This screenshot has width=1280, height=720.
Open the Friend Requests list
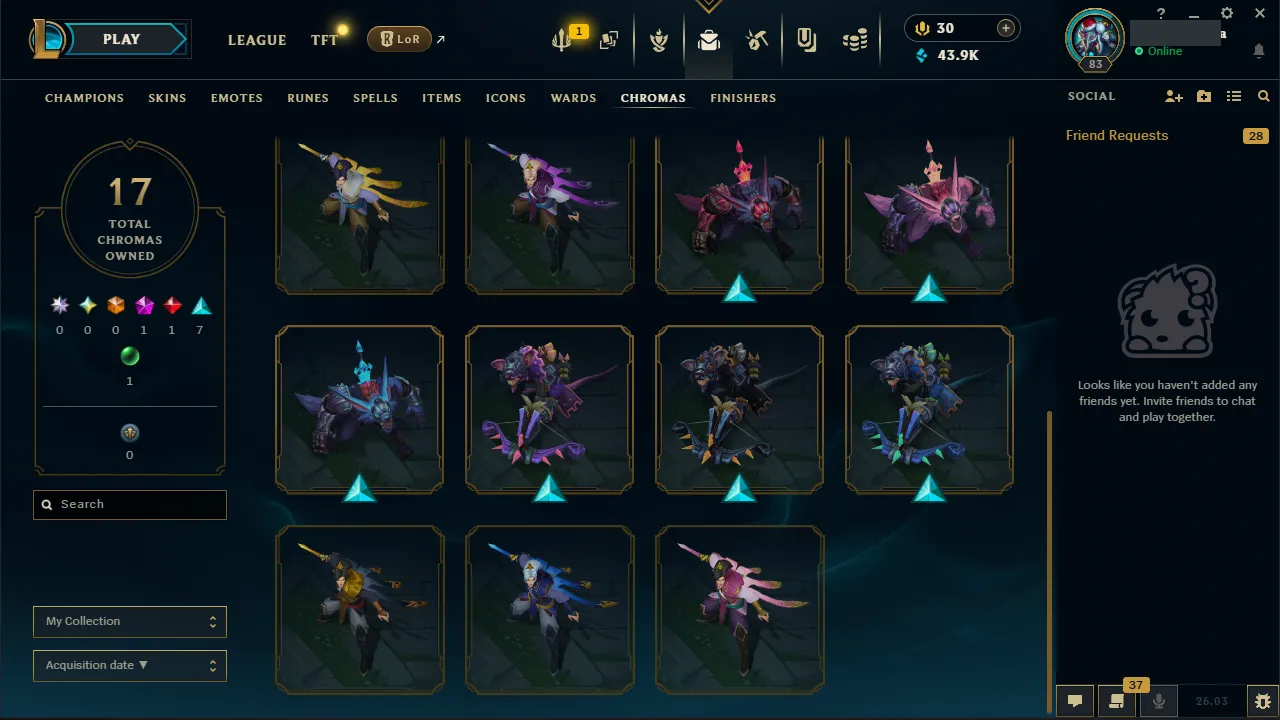pyautogui.click(x=1116, y=135)
